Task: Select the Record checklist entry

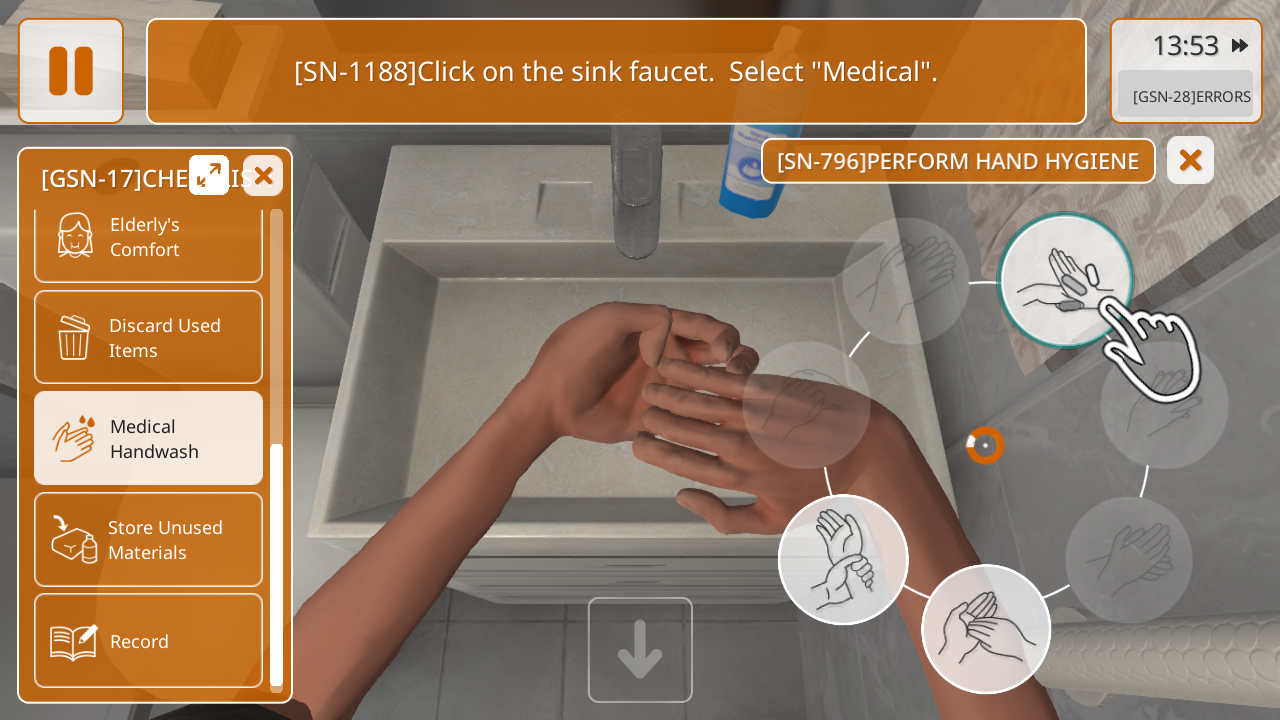Action: pos(148,641)
